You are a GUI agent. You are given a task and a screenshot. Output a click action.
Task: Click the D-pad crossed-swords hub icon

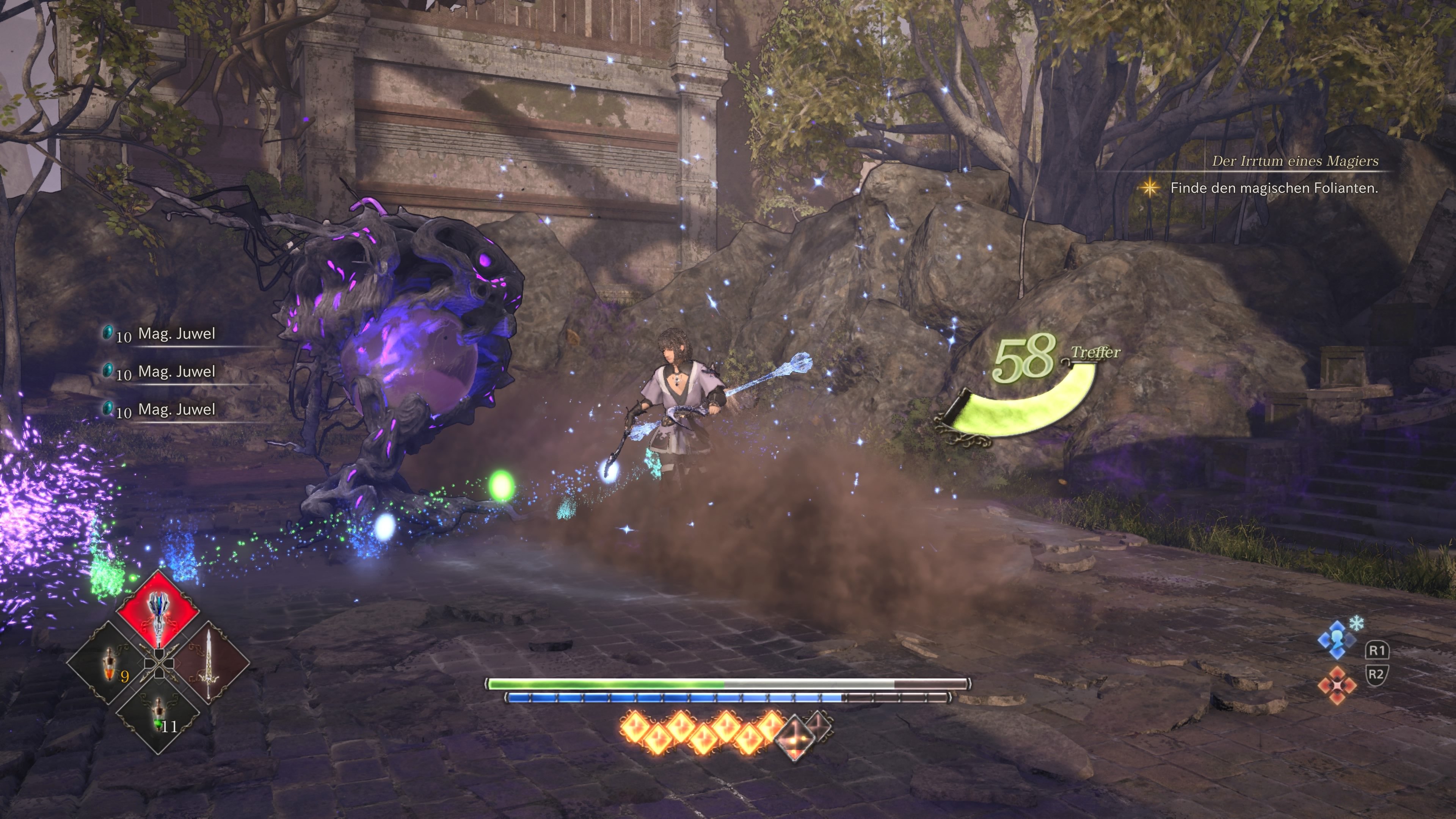tap(159, 664)
